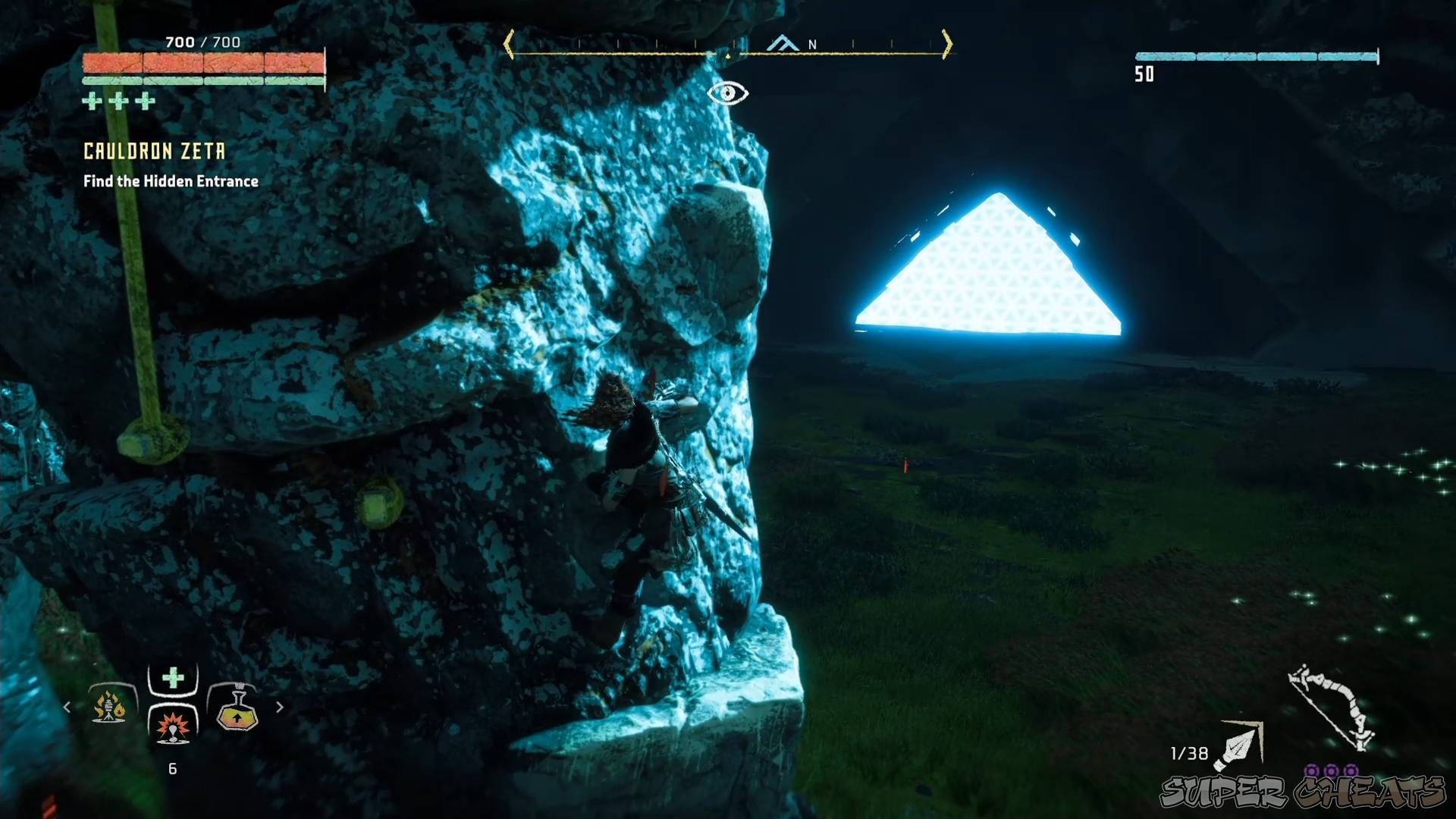Select the Find the Hidden Entrance objective

point(170,181)
